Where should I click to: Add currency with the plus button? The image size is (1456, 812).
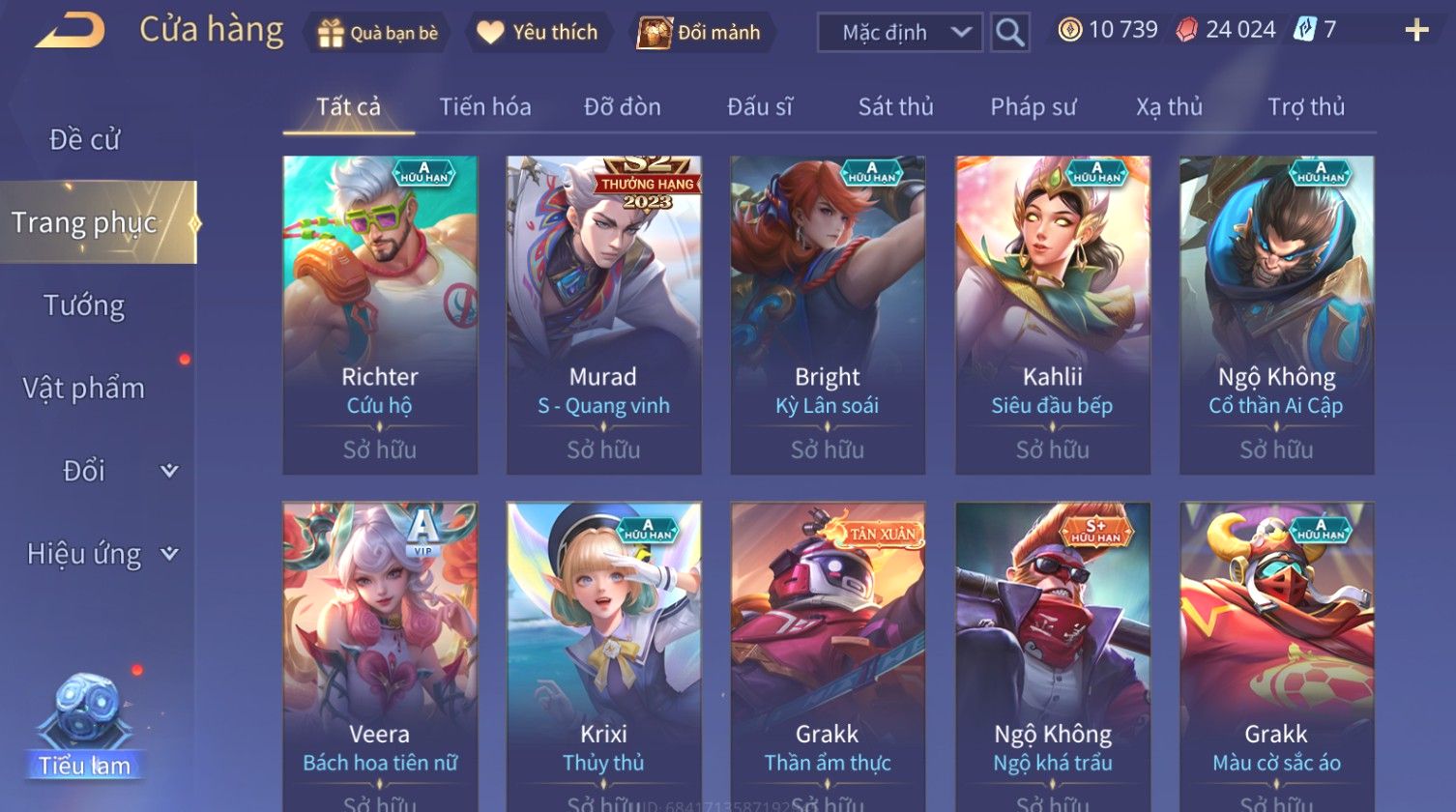pos(1416,31)
